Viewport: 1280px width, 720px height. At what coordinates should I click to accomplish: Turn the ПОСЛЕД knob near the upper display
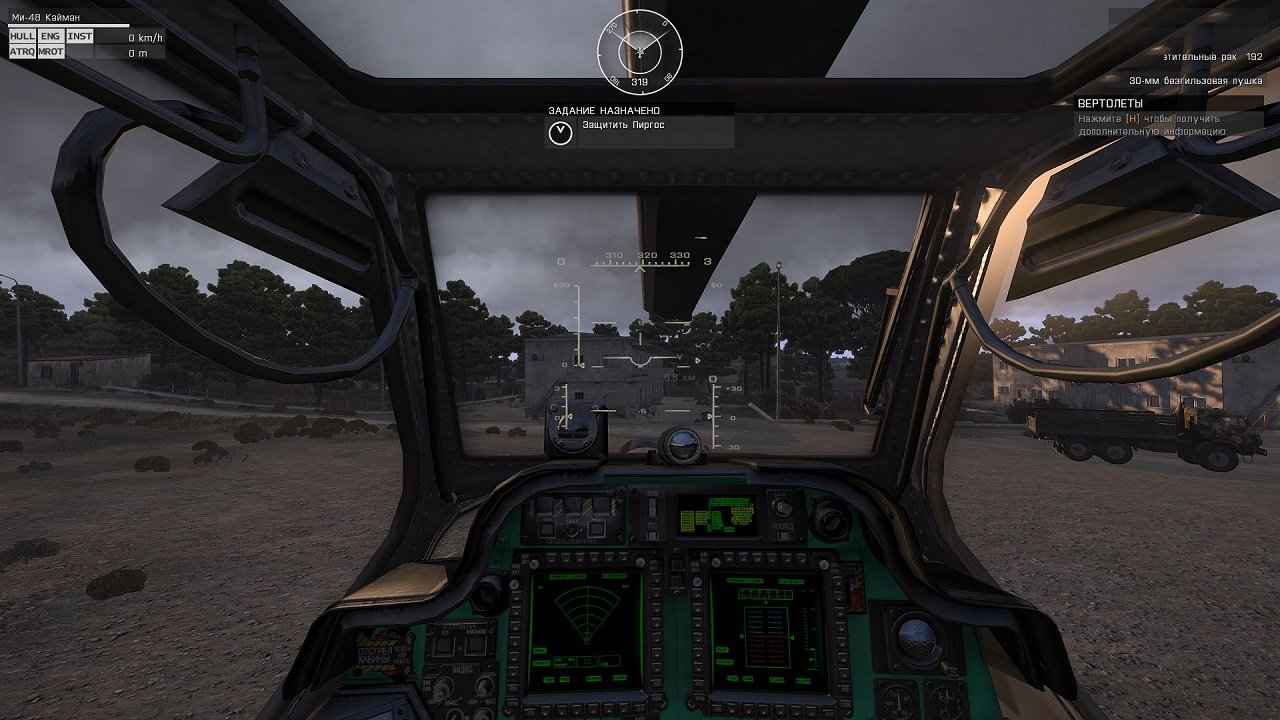point(783,505)
